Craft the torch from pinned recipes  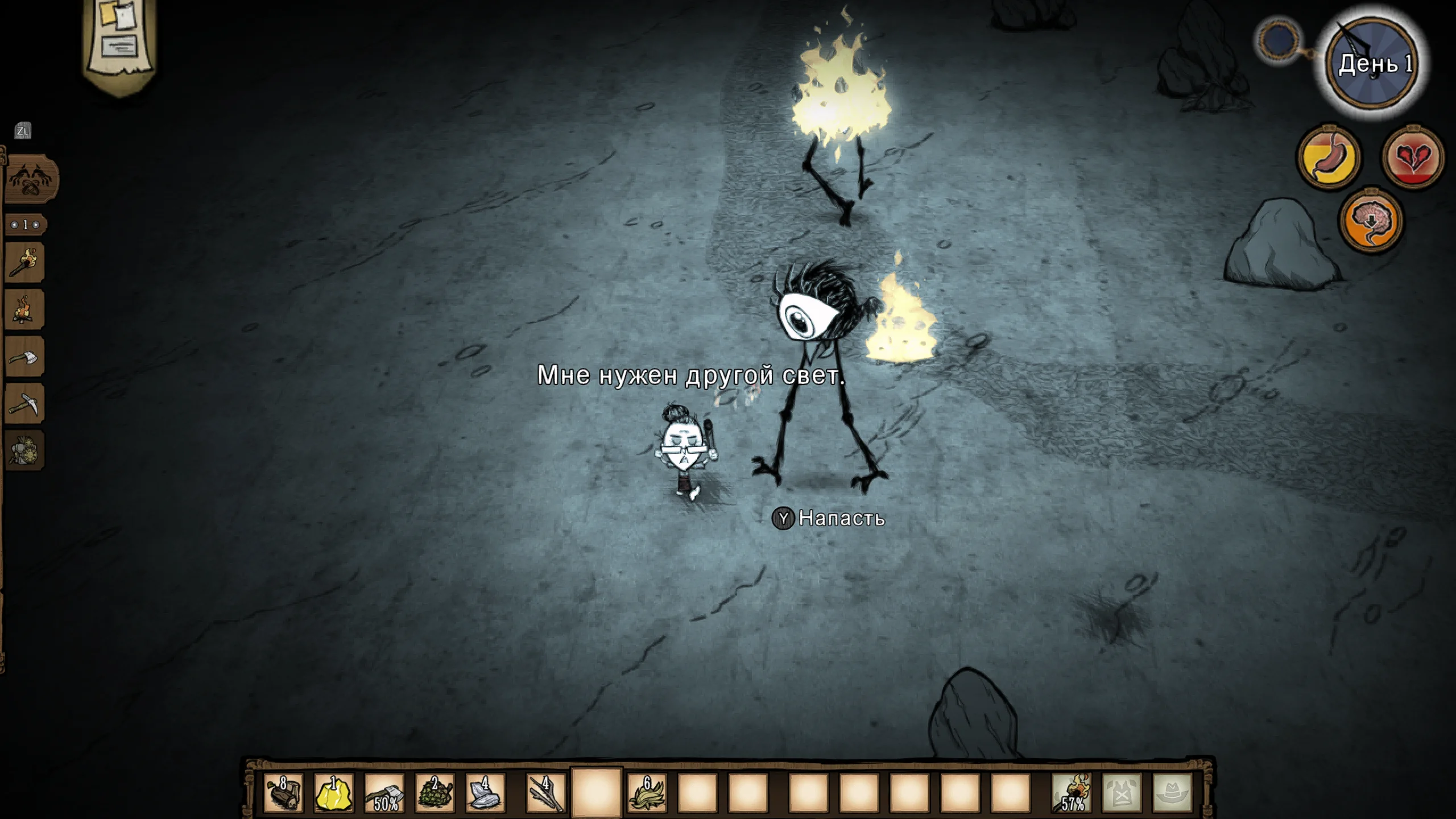tap(25, 263)
